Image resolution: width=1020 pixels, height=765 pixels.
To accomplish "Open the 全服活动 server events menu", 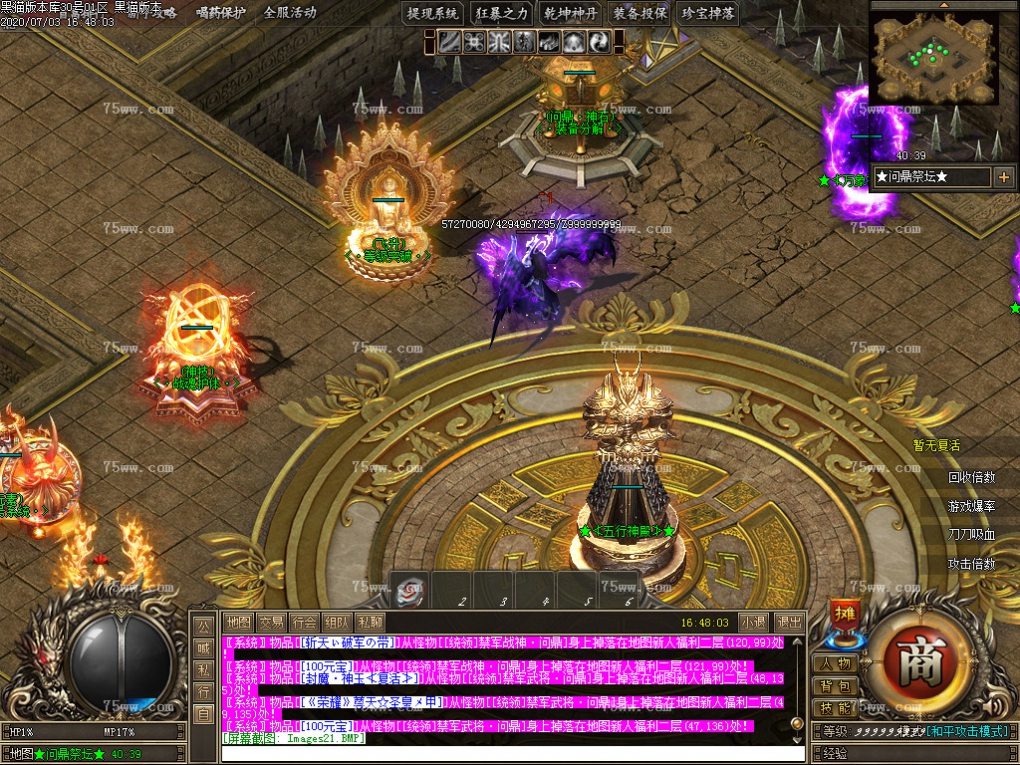I will tap(289, 13).
